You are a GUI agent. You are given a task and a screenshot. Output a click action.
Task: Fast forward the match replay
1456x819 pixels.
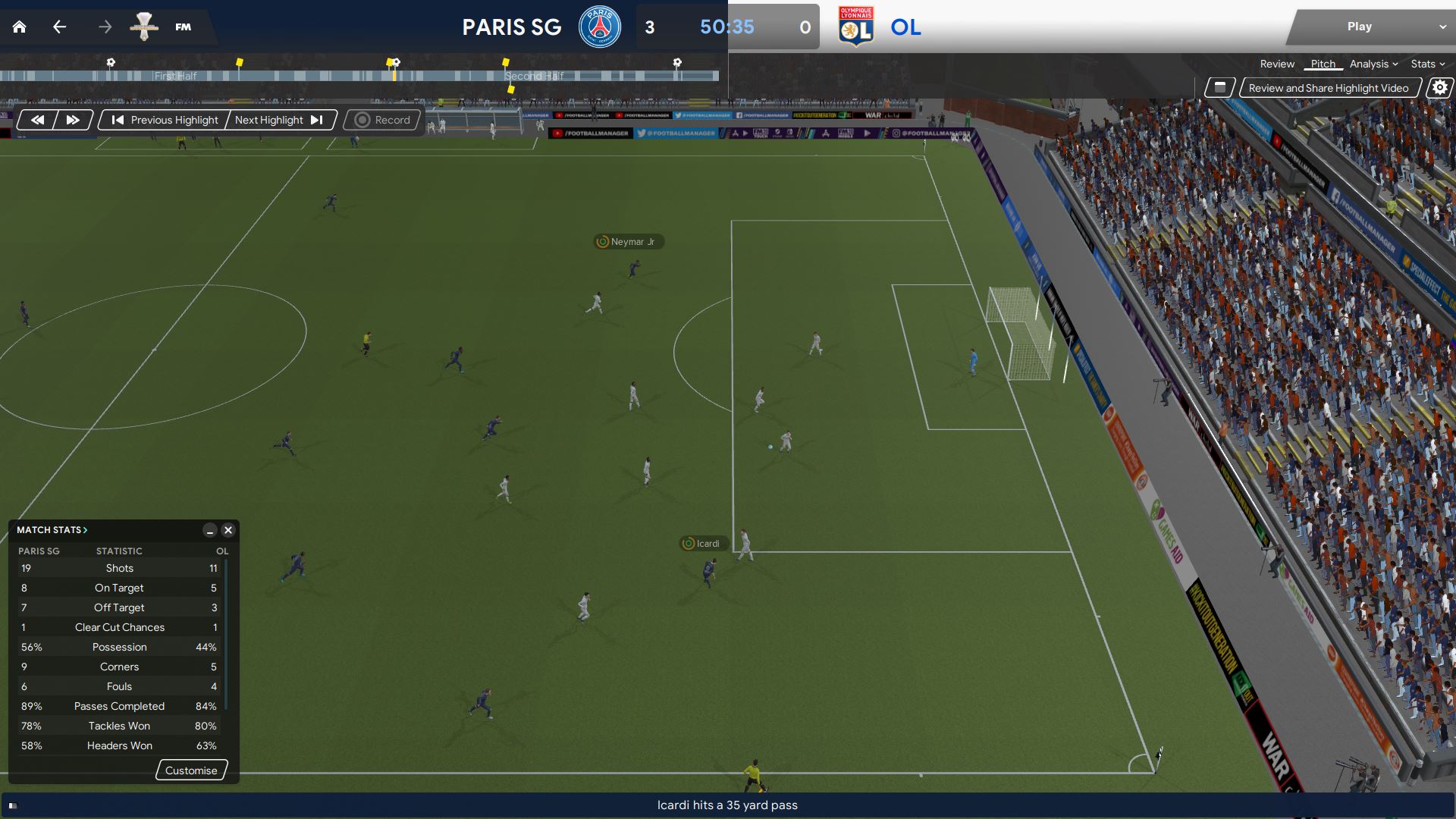tap(73, 120)
